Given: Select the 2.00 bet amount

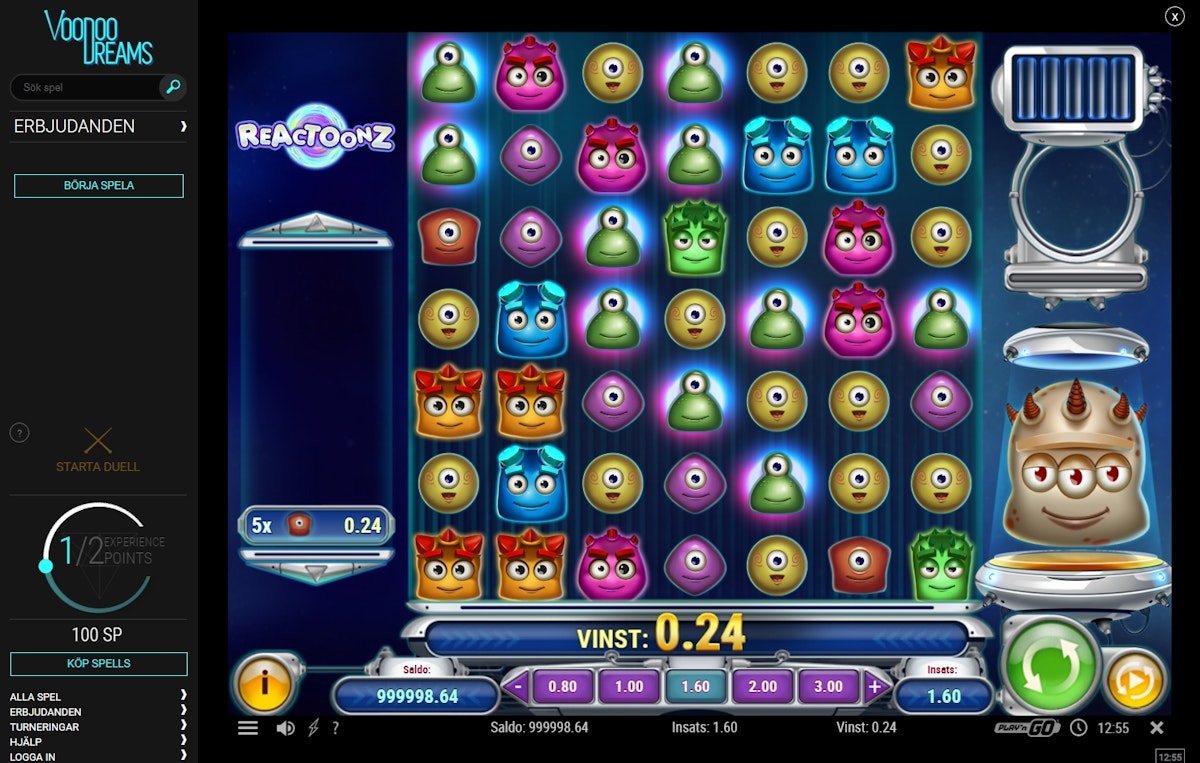Looking at the screenshot, I should (762, 686).
